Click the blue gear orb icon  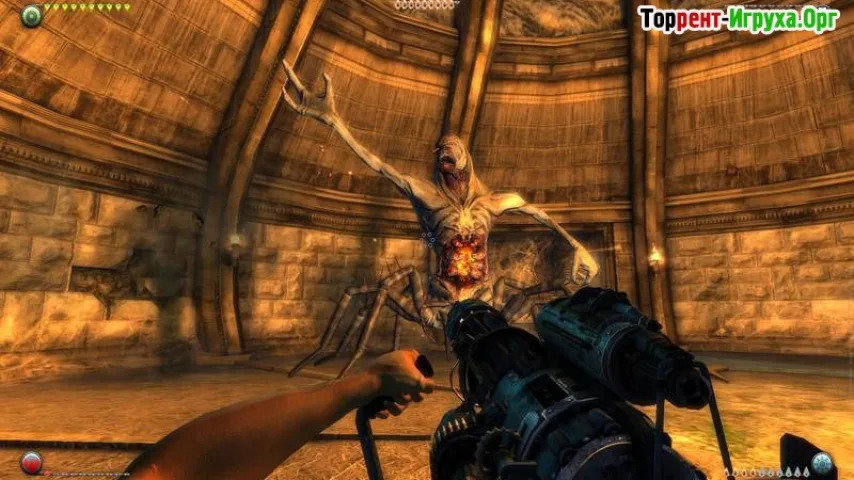(822, 463)
